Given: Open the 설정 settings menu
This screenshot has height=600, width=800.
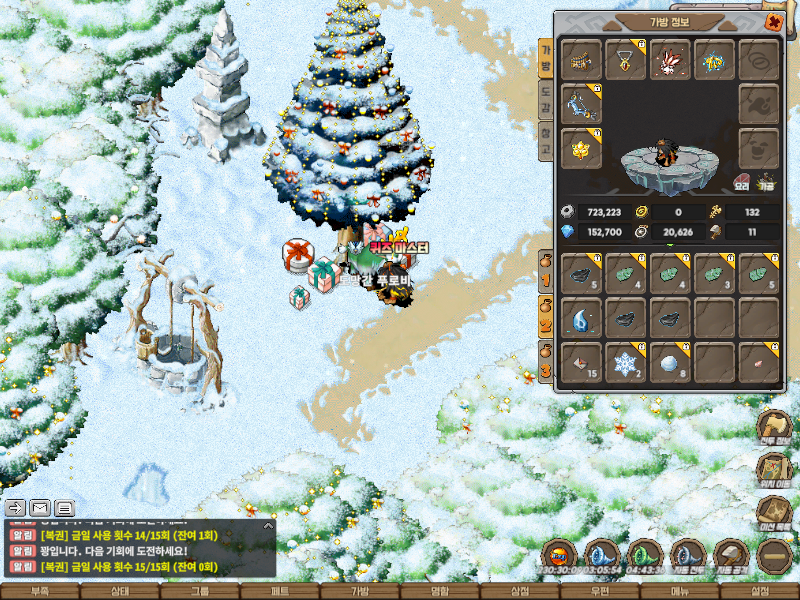Looking at the screenshot, I should pyautogui.click(x=760, y=592).
